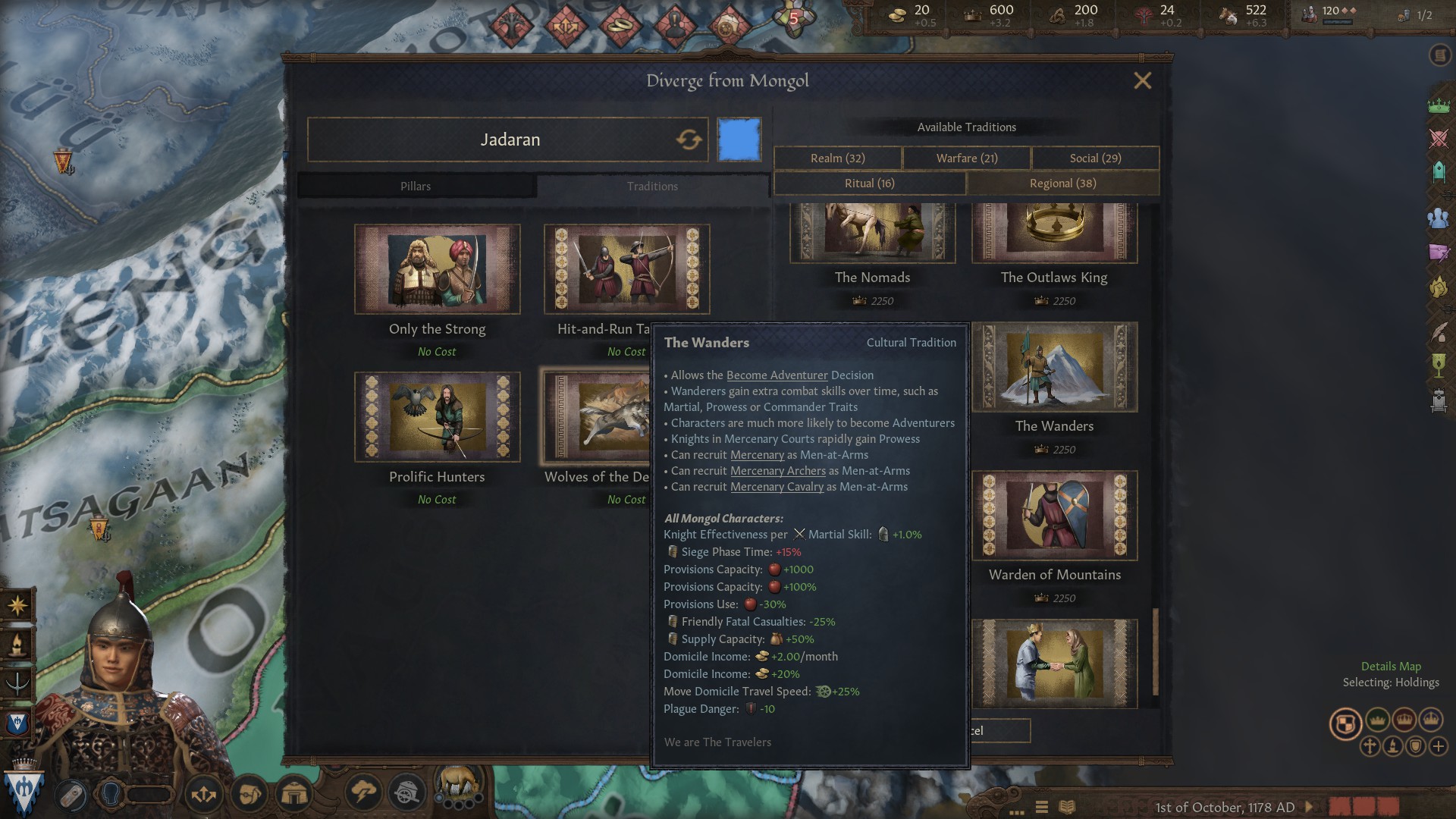
Task: Choose the Warden of Mountains tradition
Action: 1054,516
